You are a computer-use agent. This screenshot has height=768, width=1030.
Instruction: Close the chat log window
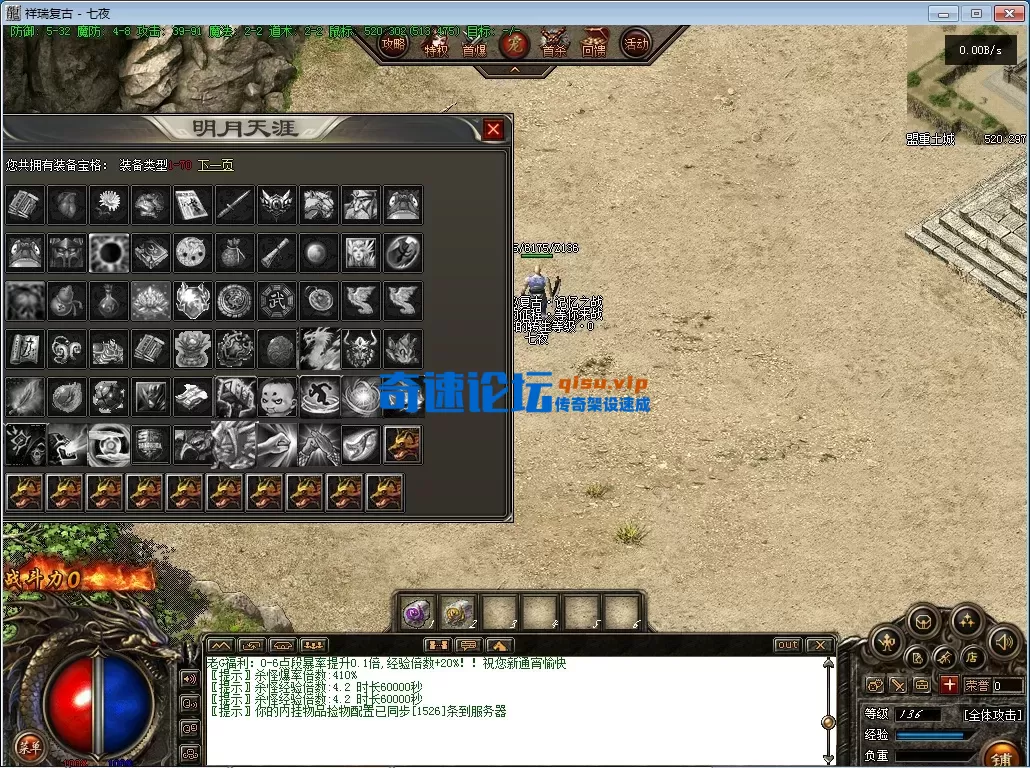819,645
